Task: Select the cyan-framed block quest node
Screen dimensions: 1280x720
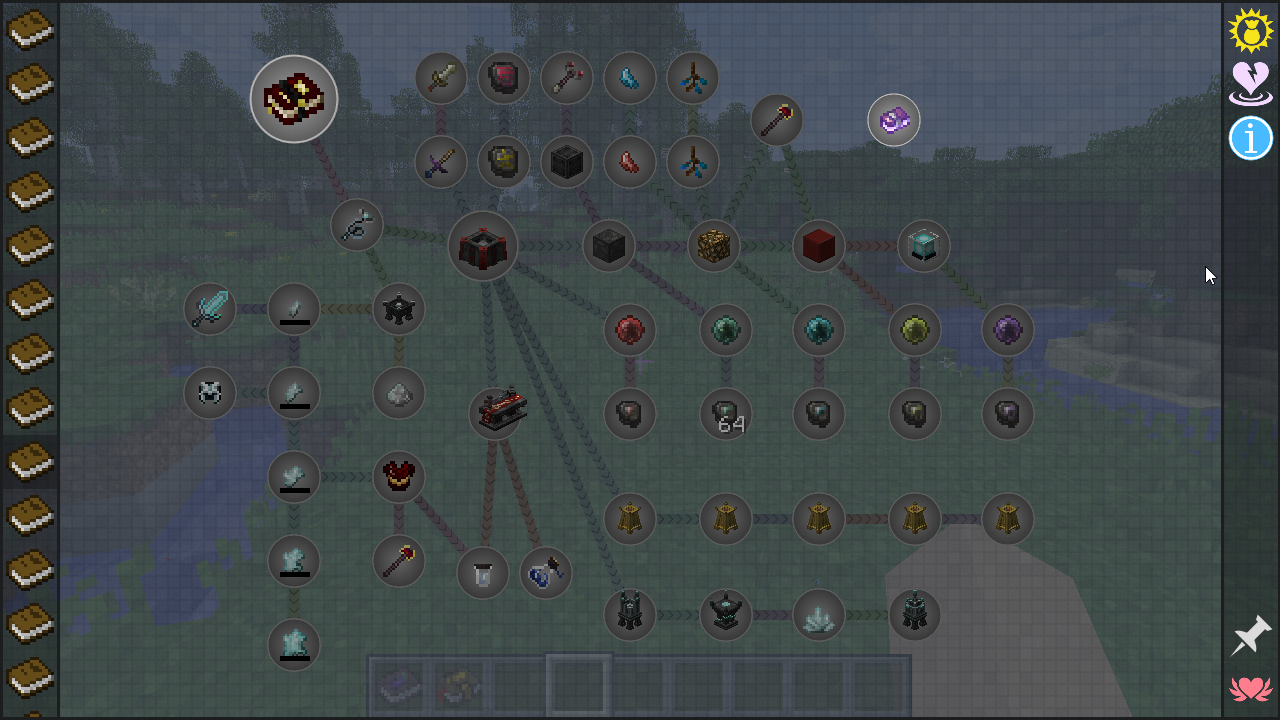Action: 924,246
